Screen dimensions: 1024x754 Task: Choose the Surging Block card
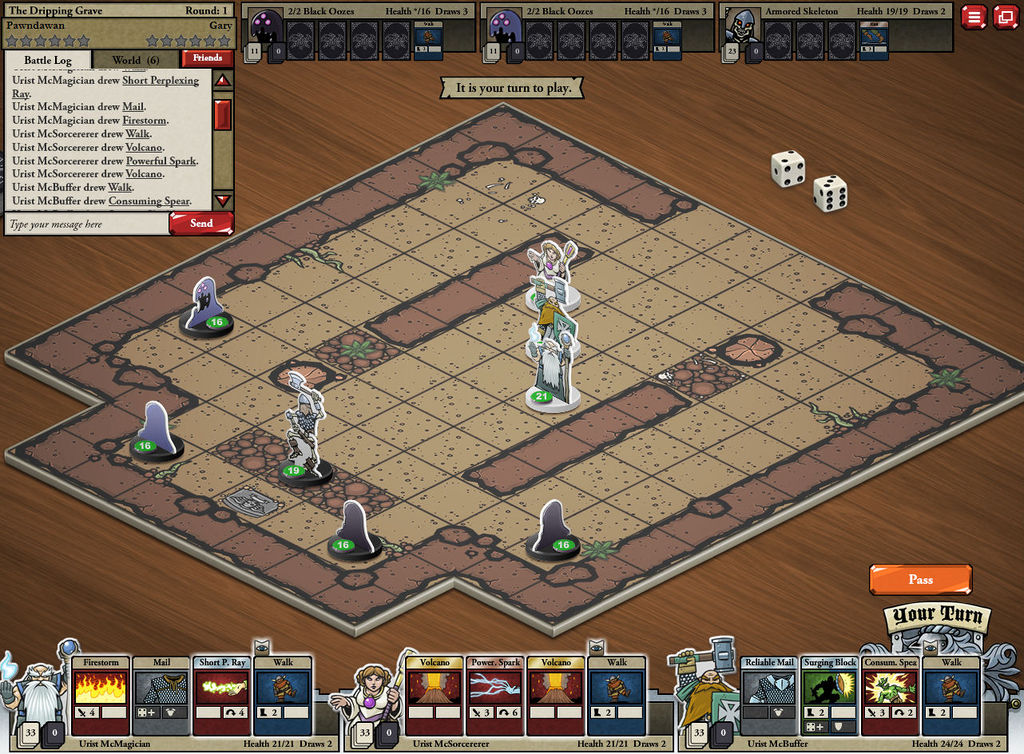(x=830, y=695)
